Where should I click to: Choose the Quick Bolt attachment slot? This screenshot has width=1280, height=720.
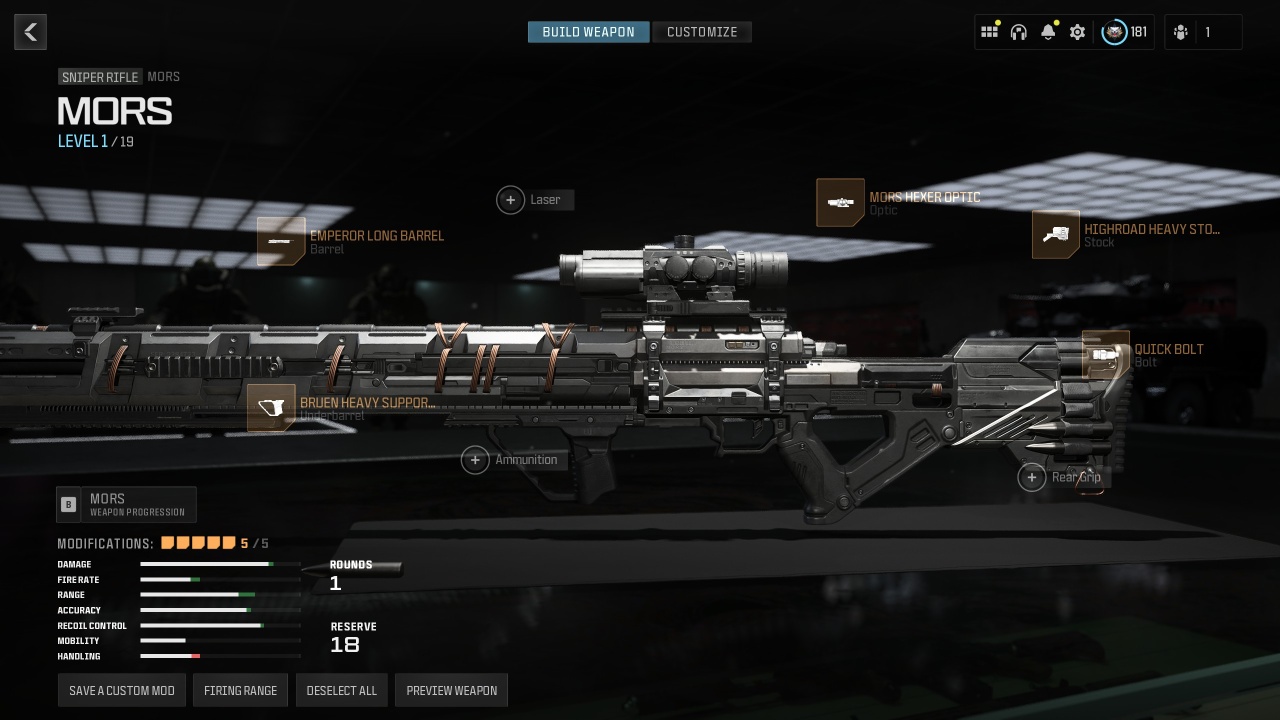point(1106,355)
